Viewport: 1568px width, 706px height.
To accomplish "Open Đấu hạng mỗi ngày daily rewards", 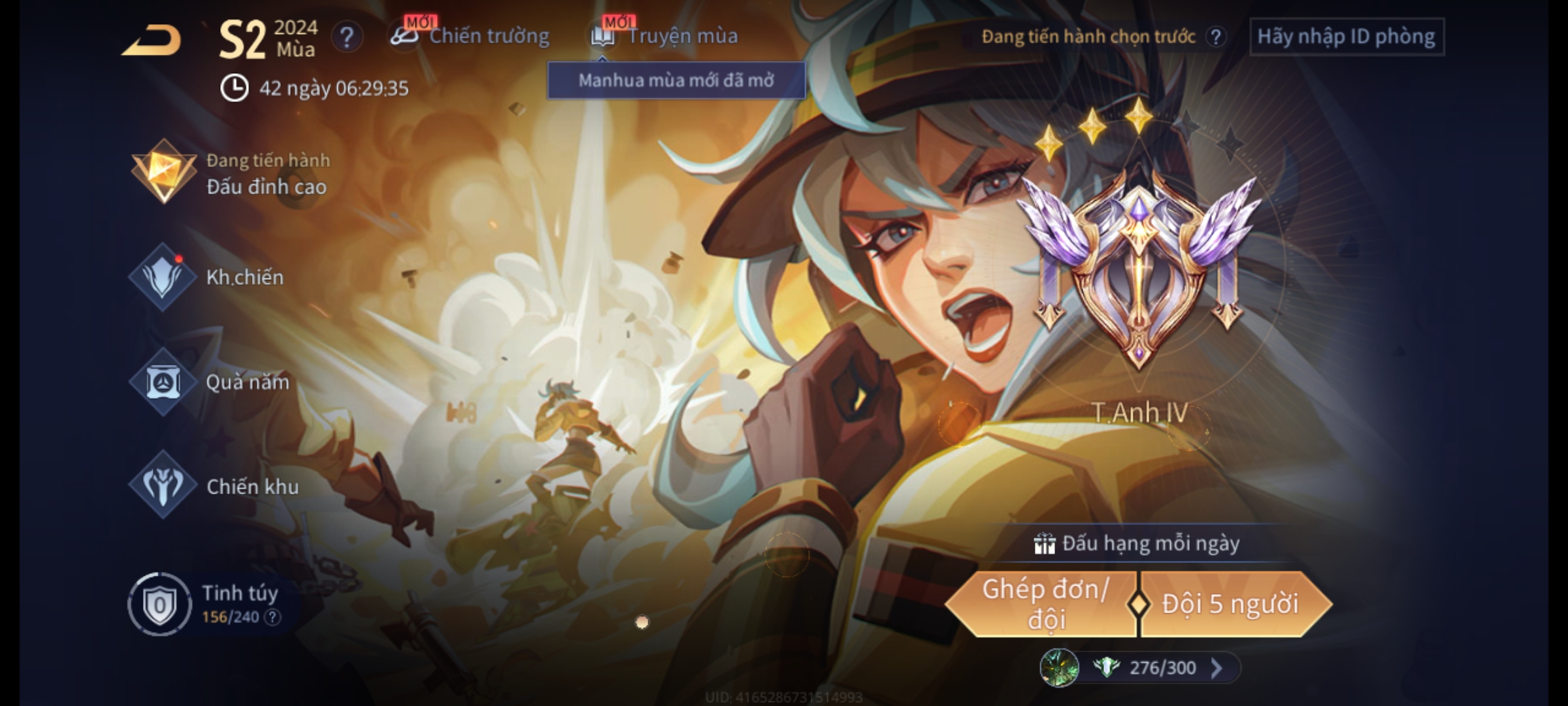I will pos(1138,543).
